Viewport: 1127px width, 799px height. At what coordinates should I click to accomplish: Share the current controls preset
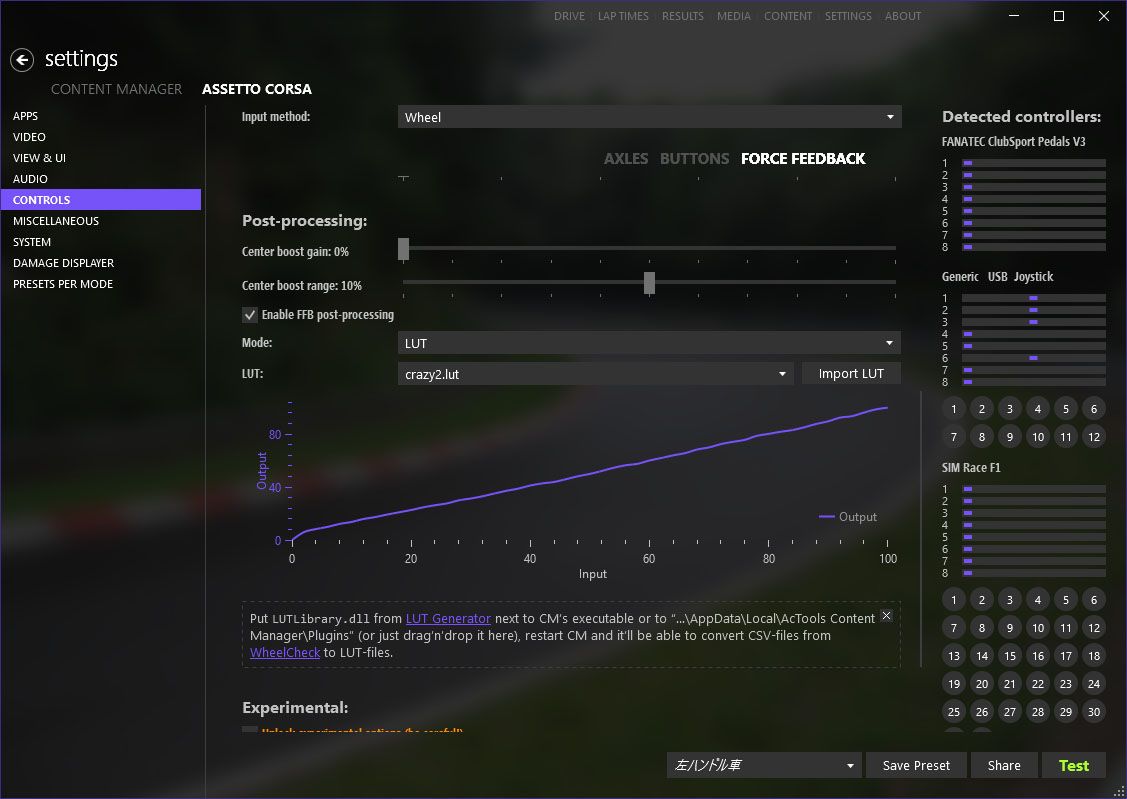1004,765
